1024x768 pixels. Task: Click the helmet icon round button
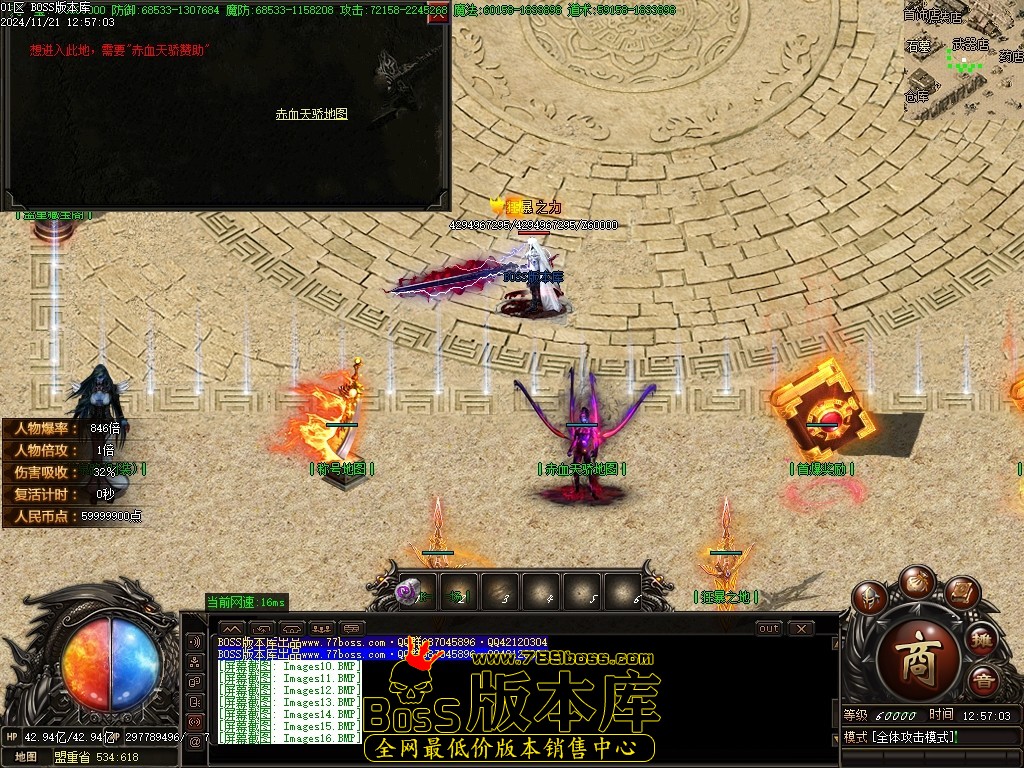[870, 600]
